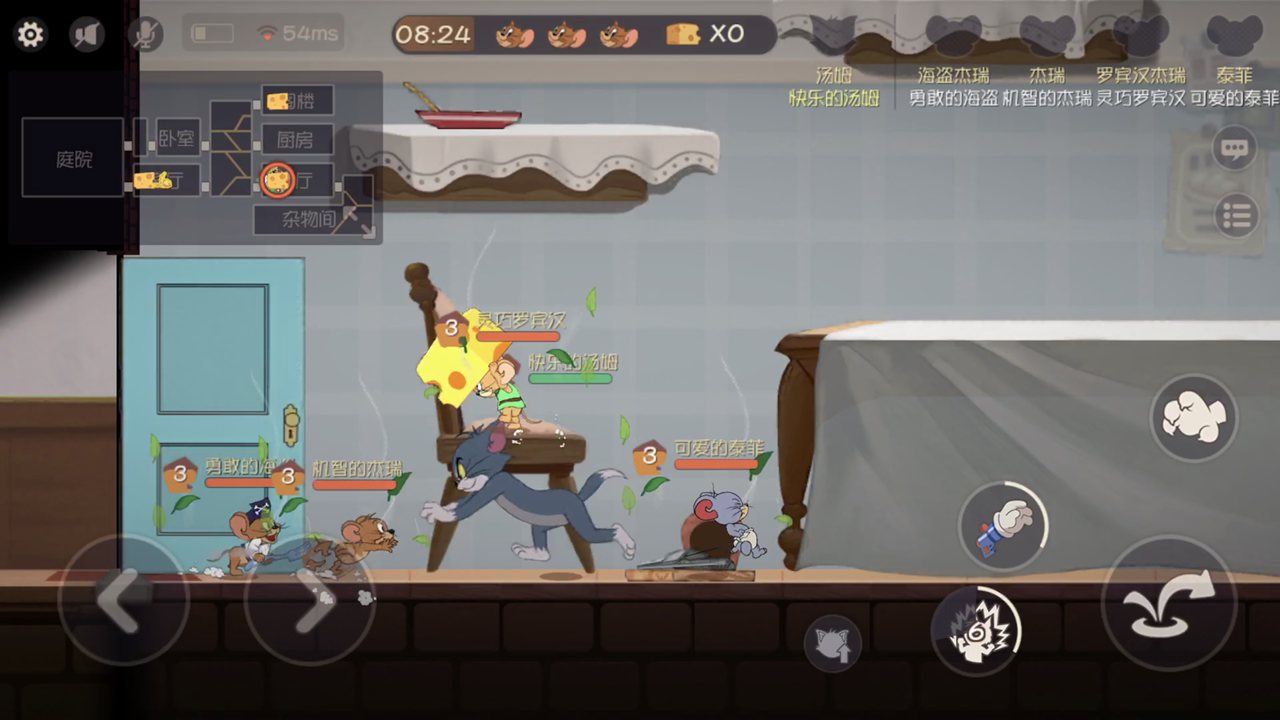Select the 汤姆 player portrait
Image resolution: width=1280 pixels, height=720 pixels.
832,37
